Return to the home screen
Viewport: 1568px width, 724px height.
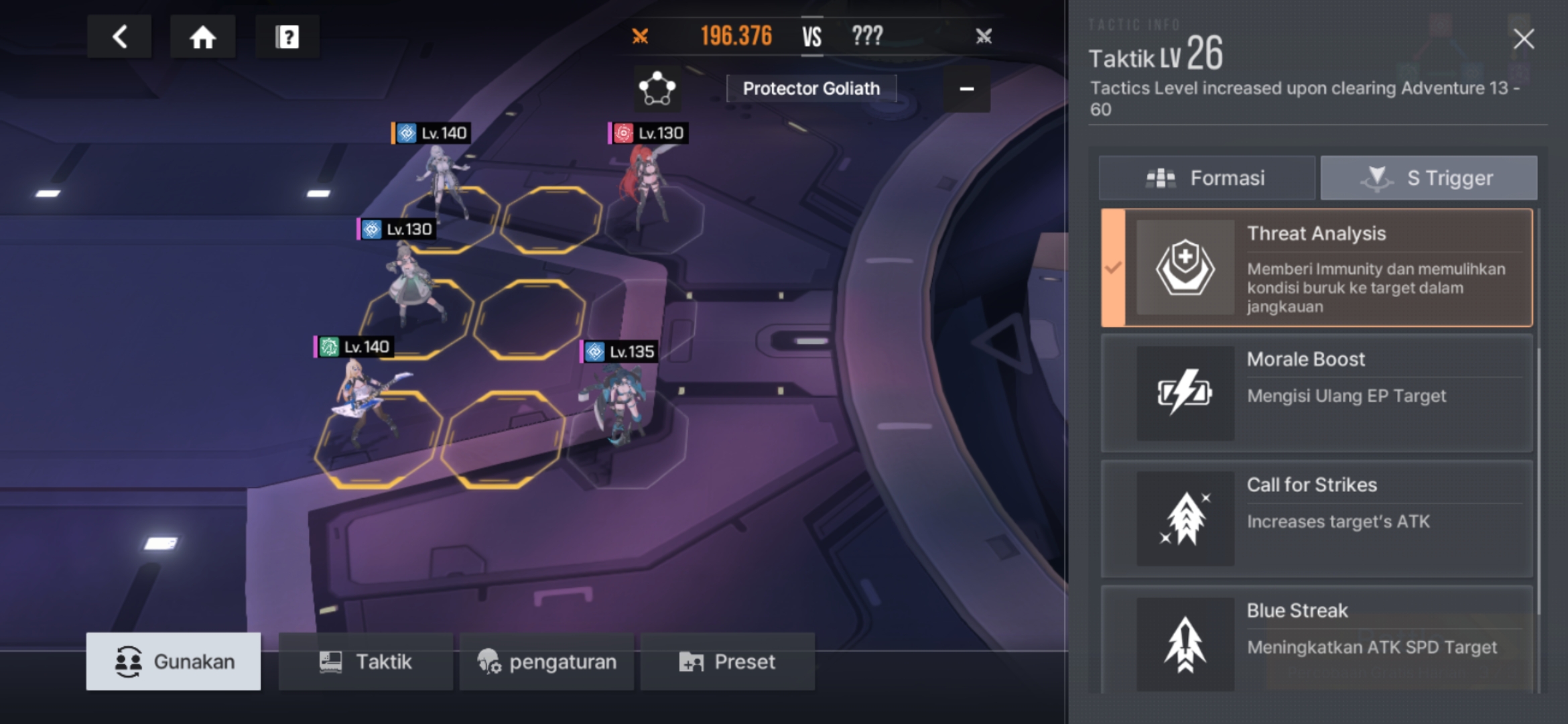[202, 37]
